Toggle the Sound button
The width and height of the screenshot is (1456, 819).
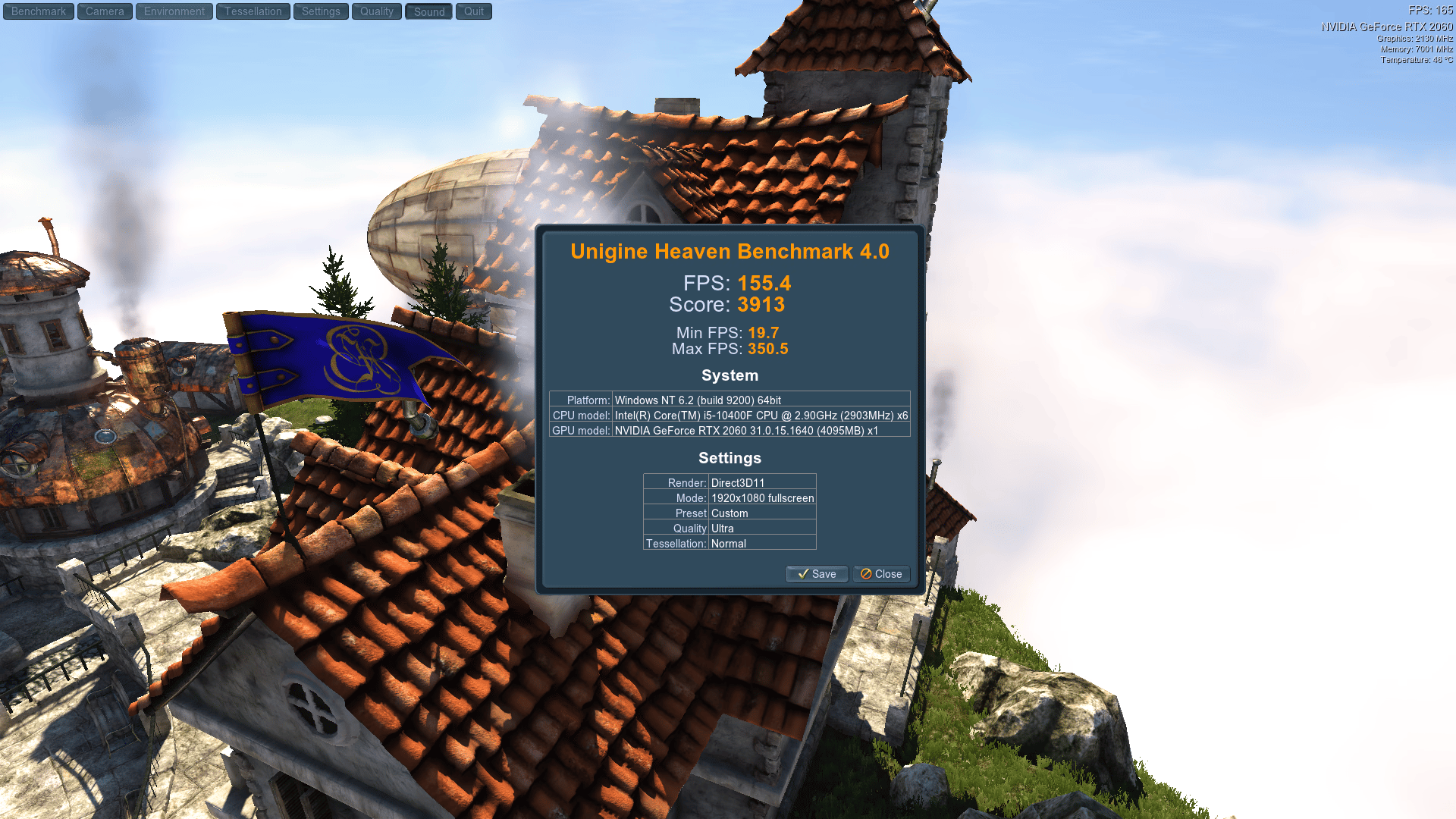point(429,11)
